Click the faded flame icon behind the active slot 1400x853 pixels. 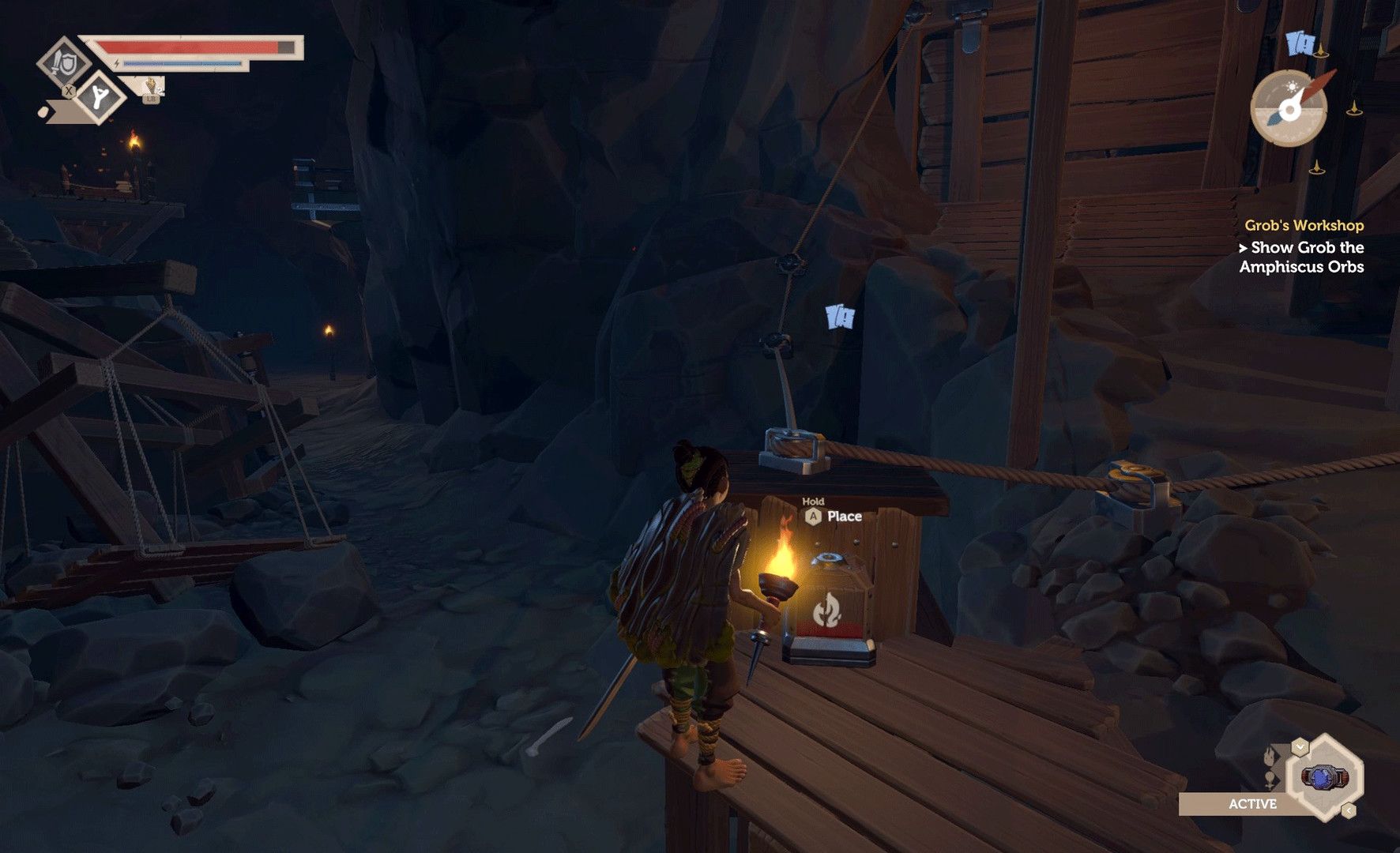pos(1269,757)
